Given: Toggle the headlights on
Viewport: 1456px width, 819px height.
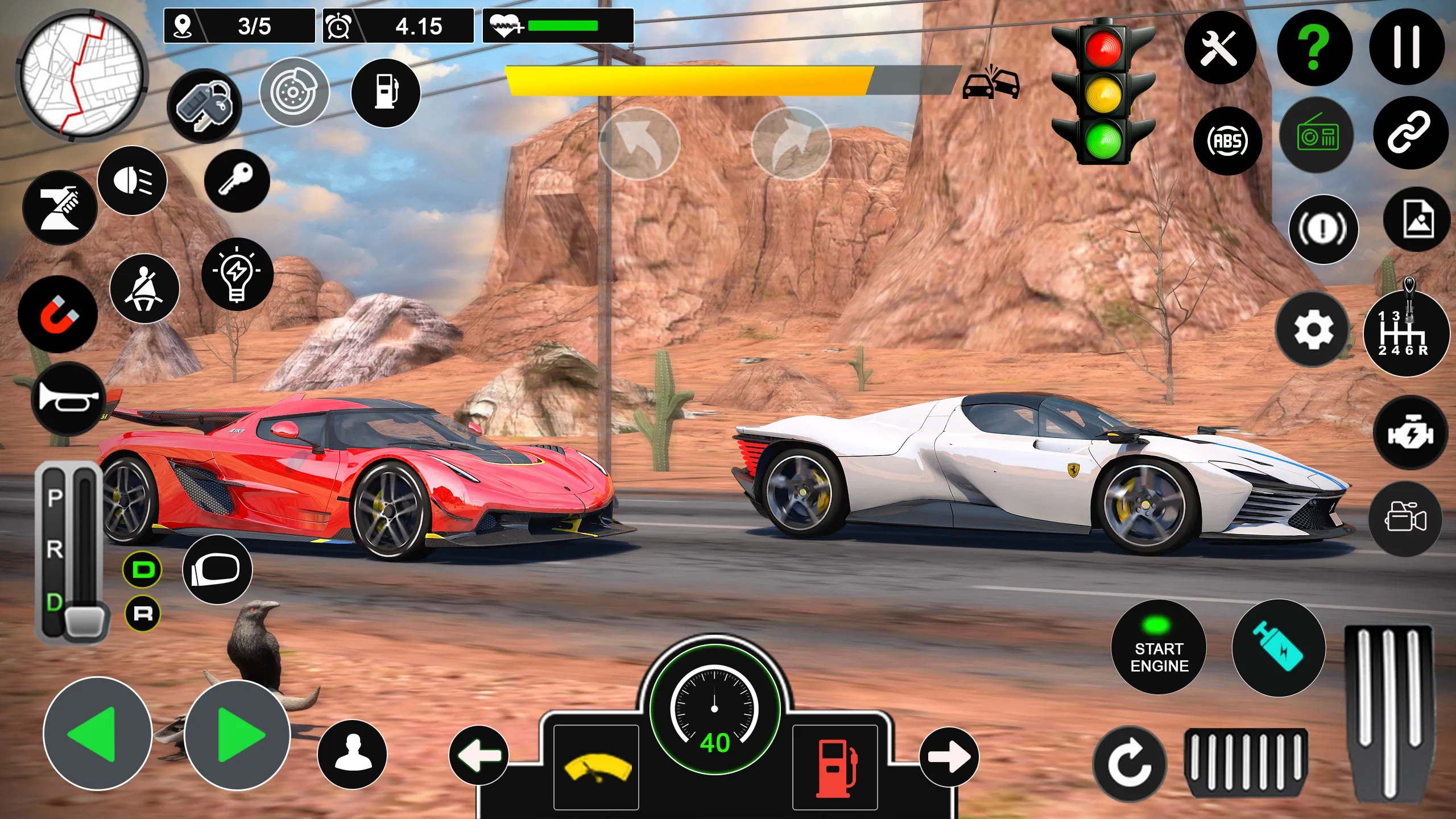Looking at the screenshot, I should coord(132,181).
